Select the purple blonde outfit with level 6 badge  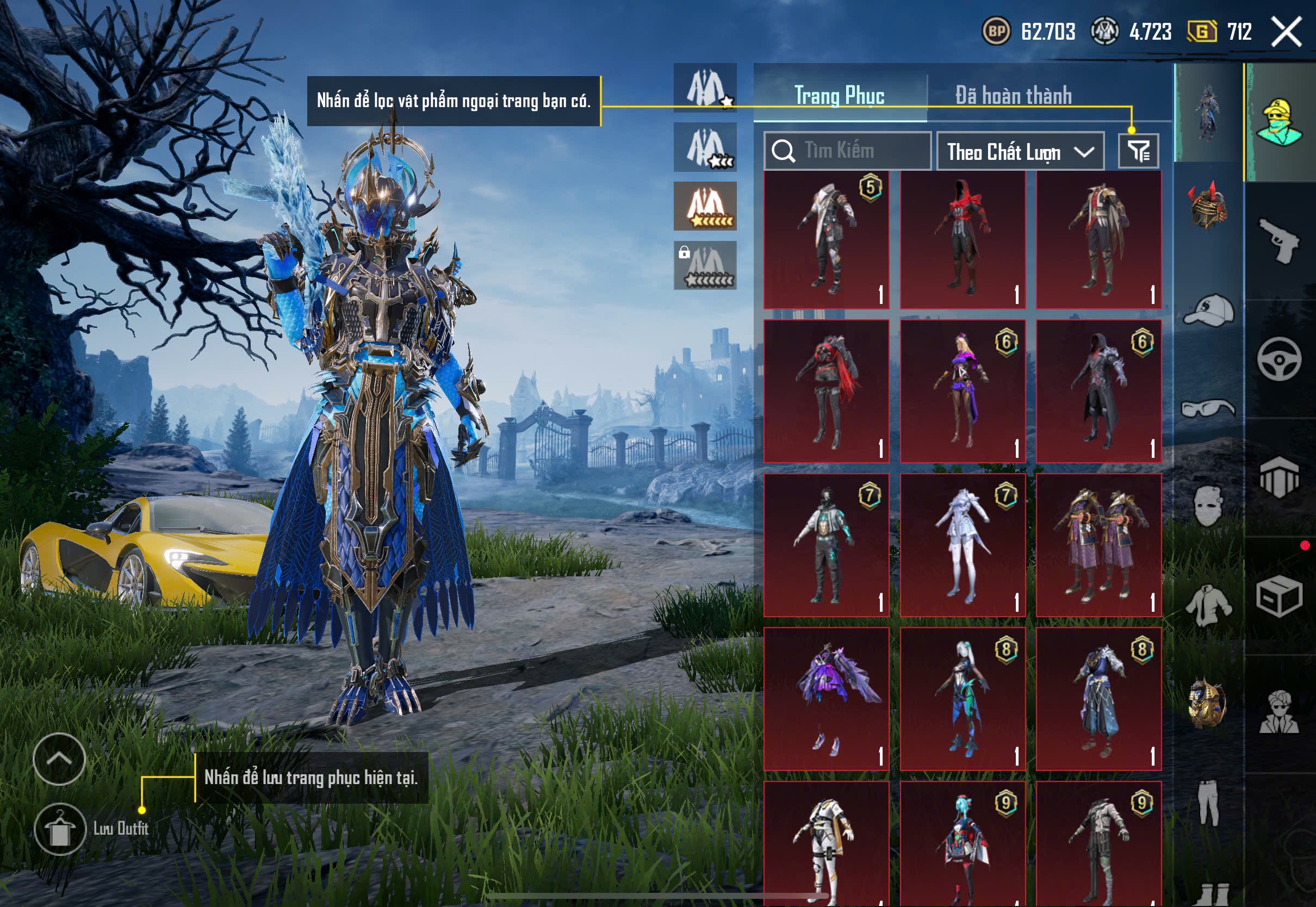coord(963,391)
